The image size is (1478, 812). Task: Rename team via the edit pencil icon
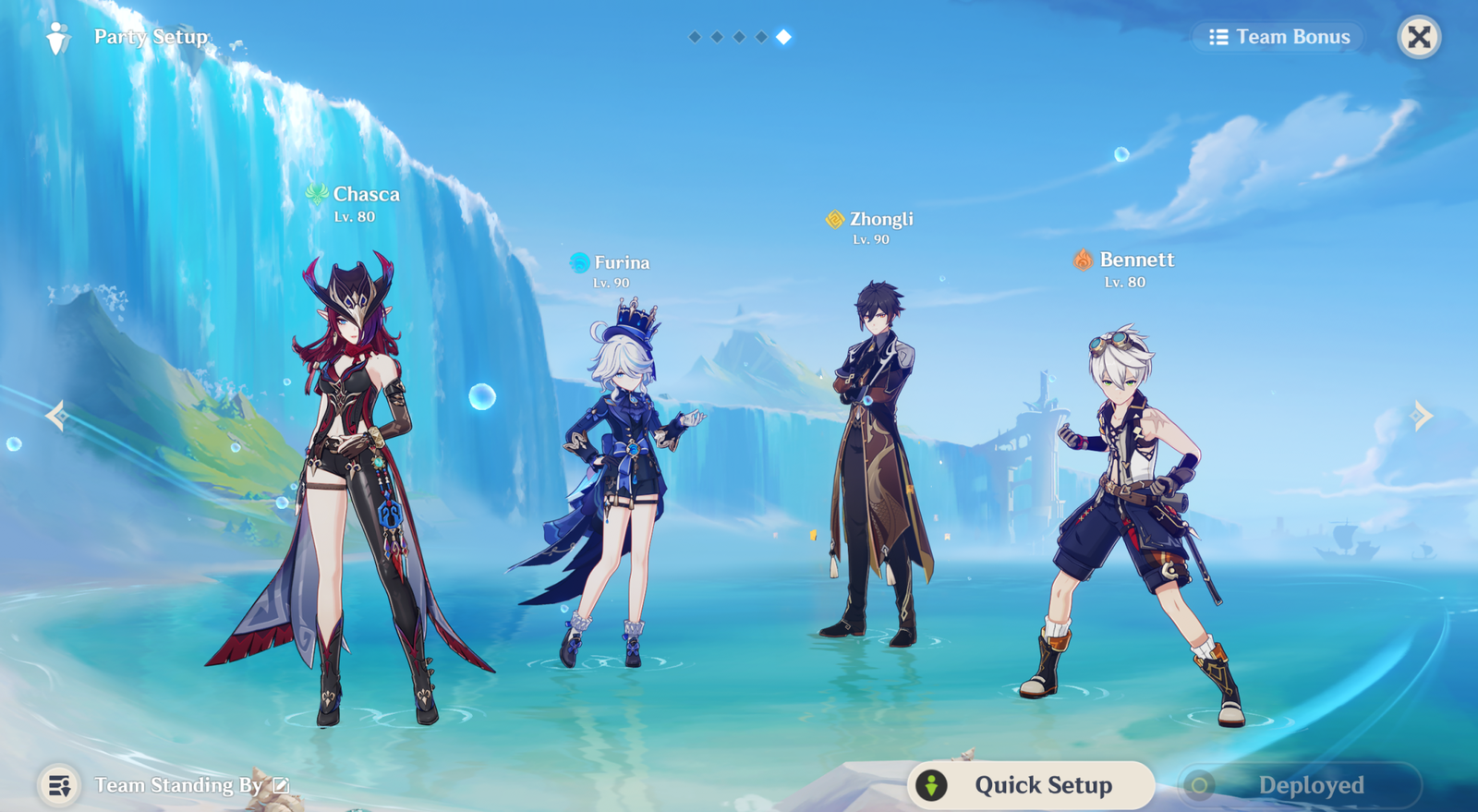(x=281, y=785)
